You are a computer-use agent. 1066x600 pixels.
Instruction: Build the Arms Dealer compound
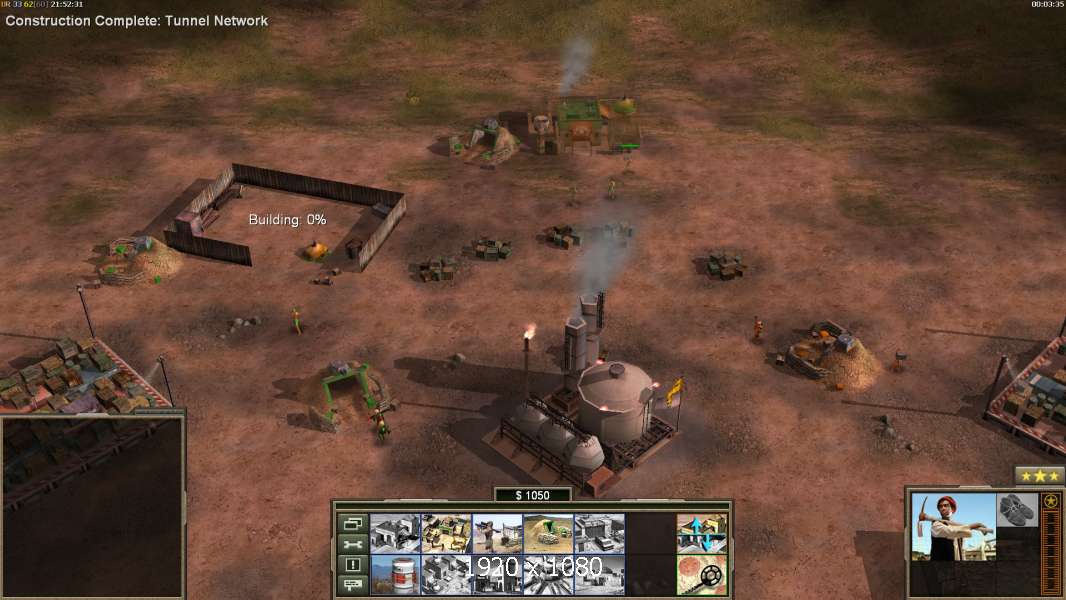(395, 533)
